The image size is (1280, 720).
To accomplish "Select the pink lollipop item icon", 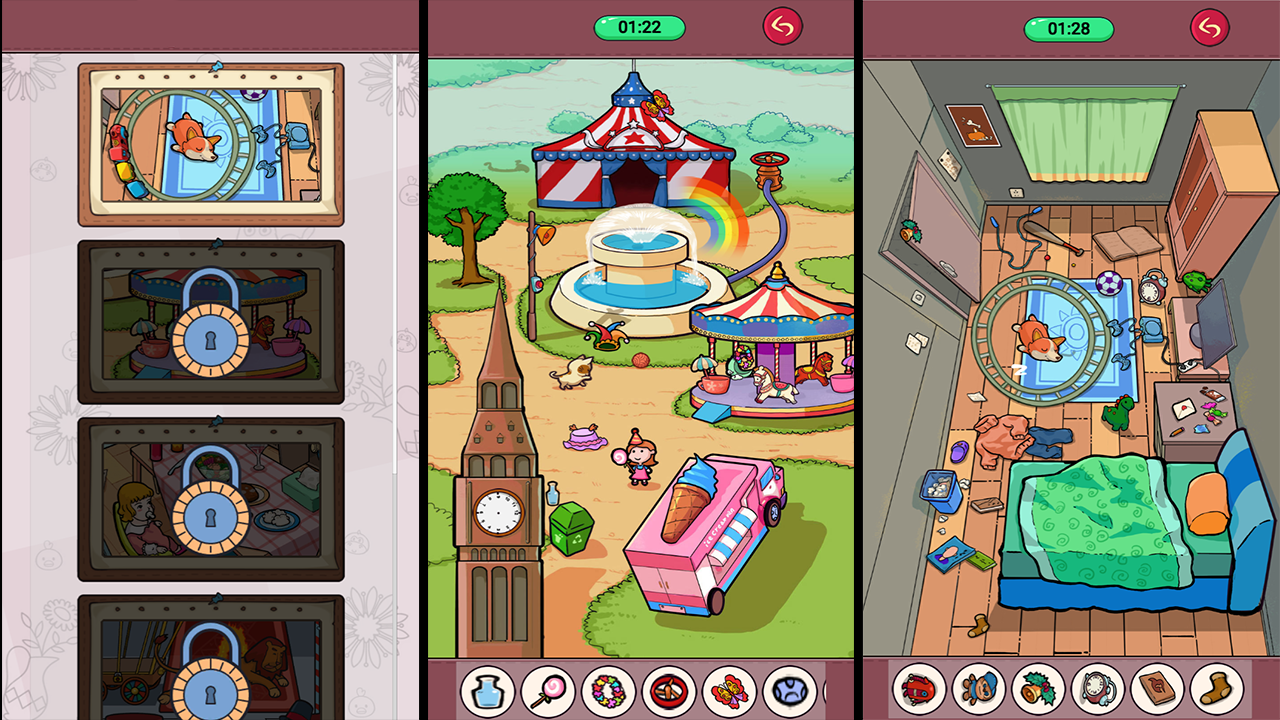I will pos(546,690).
